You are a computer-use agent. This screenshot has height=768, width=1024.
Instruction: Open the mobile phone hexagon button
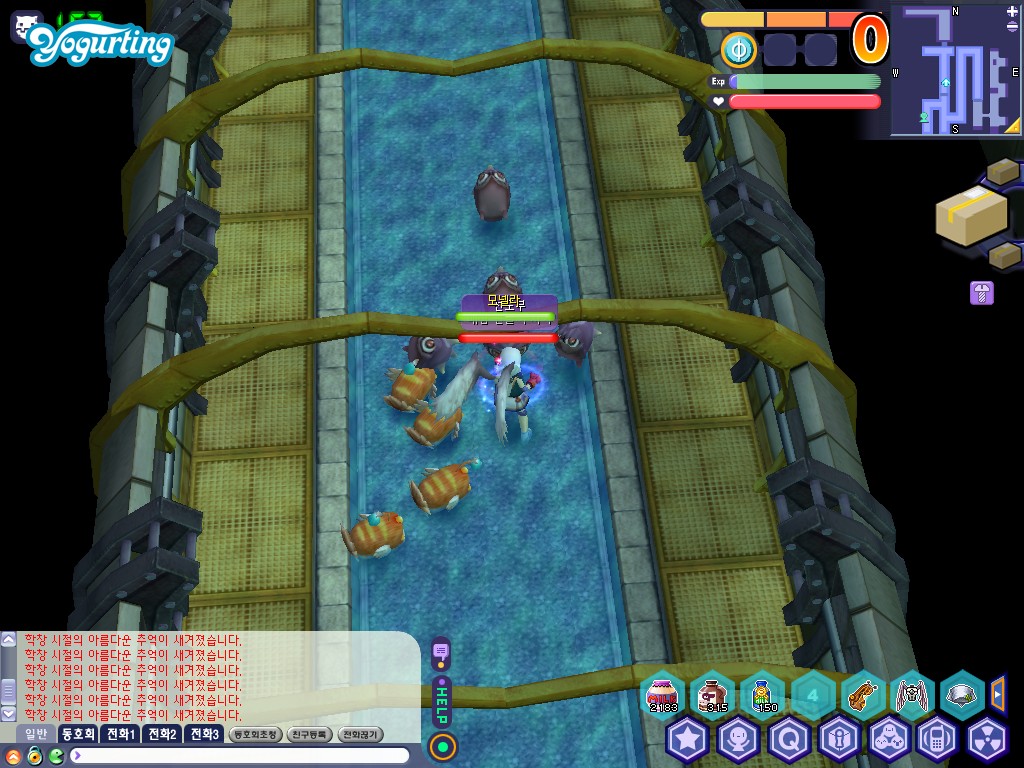(937, 740)
